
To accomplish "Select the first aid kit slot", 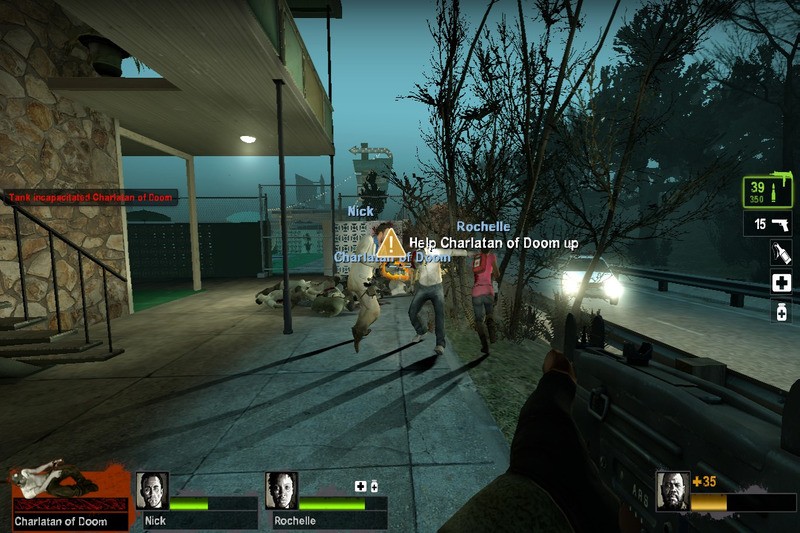I will tap(781, 283).
